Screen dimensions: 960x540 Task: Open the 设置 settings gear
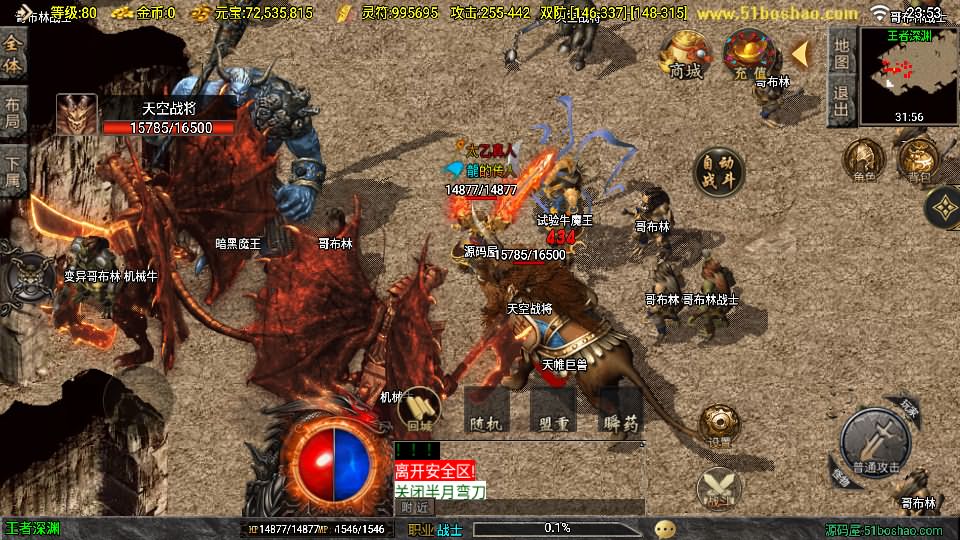pos(718,425)
